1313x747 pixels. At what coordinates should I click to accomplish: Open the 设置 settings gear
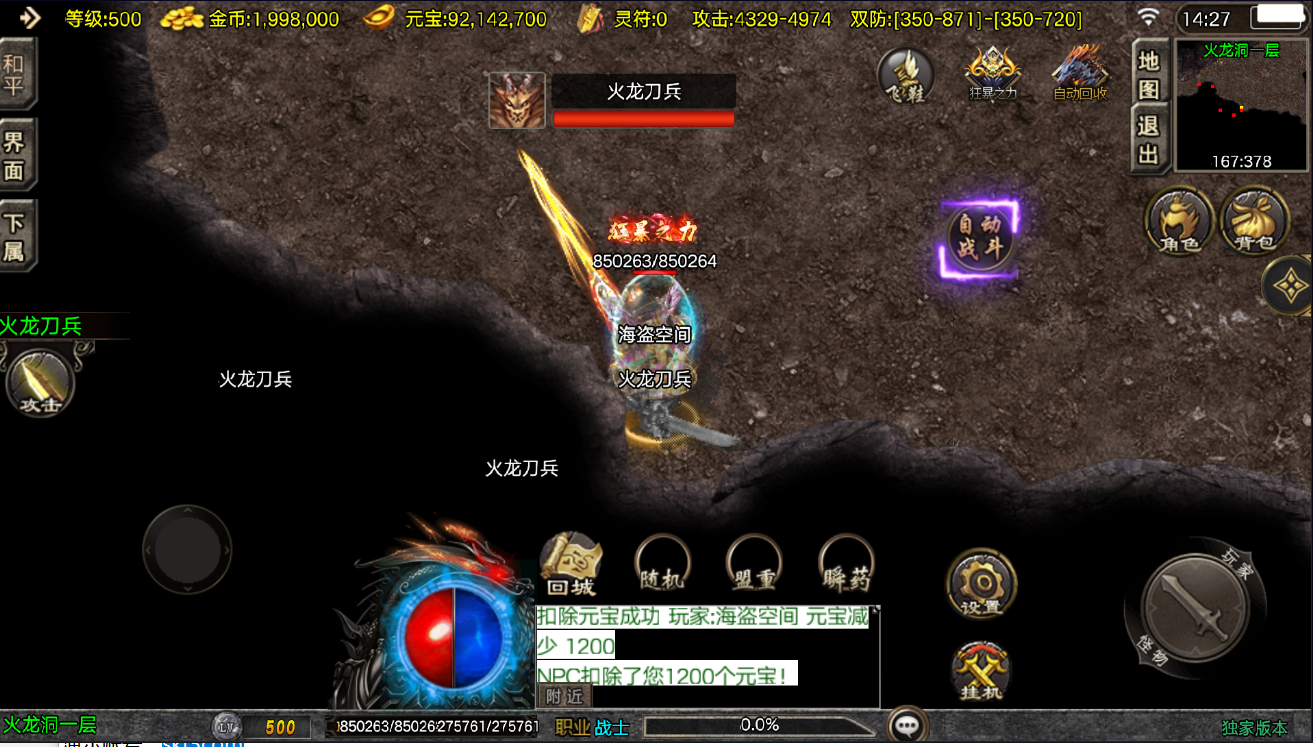981,583
